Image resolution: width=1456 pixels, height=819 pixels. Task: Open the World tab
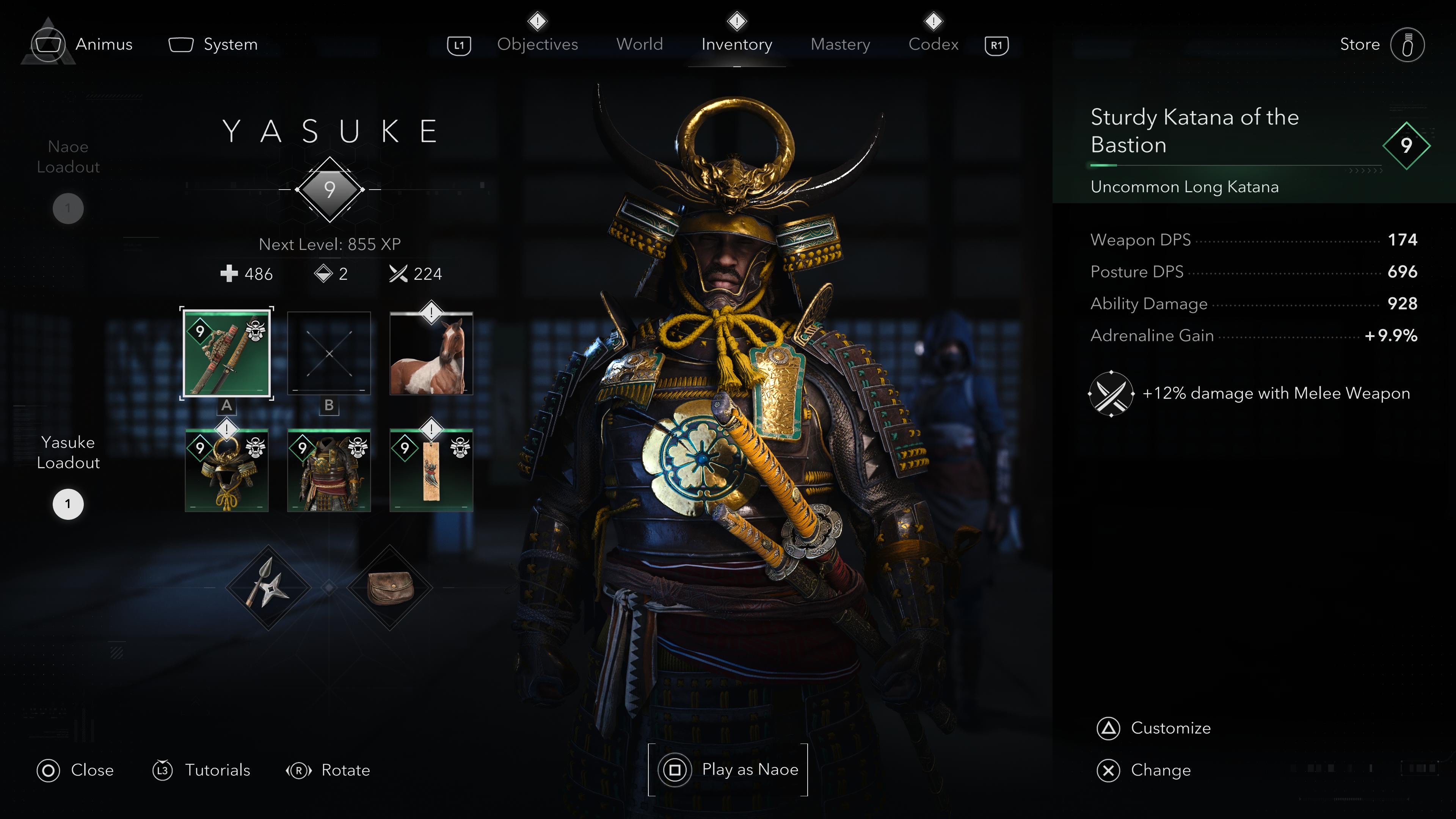point(639,44)
